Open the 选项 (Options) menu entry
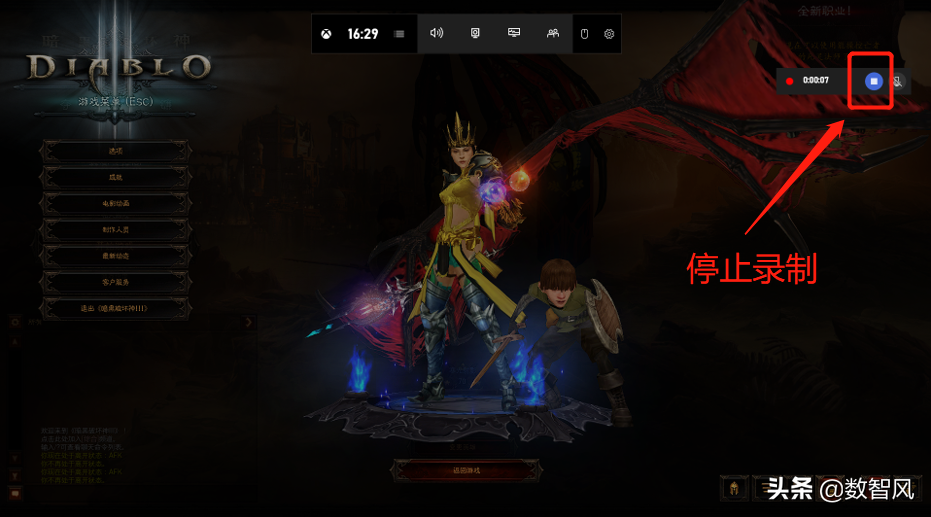931x517 pixels. [115, 151]
